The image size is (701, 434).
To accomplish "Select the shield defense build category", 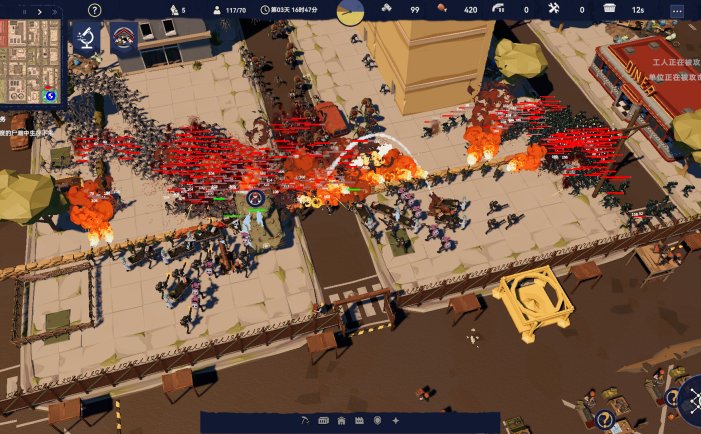I will (x=377, y=420).
